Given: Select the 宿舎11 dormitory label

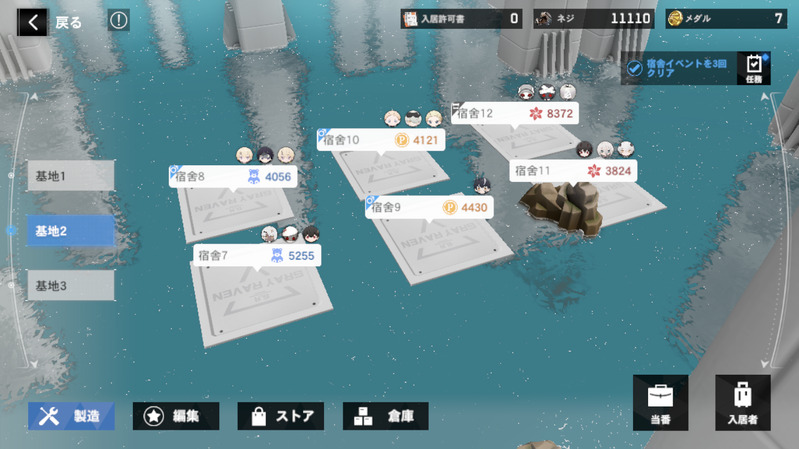Looking at the screenshot, I should [x=573, y=171].
